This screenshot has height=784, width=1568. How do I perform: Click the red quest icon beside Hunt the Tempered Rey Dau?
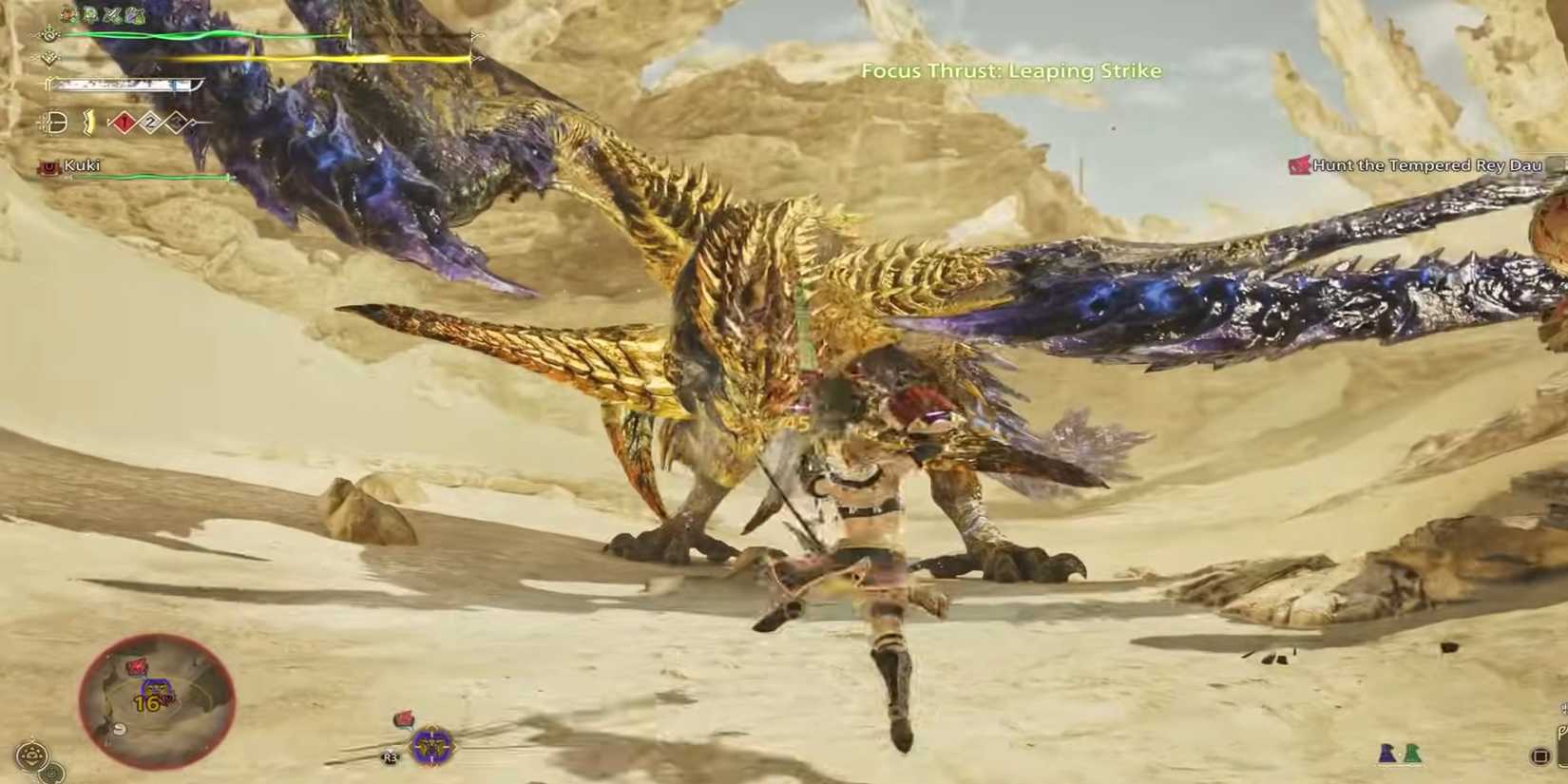1298,164
